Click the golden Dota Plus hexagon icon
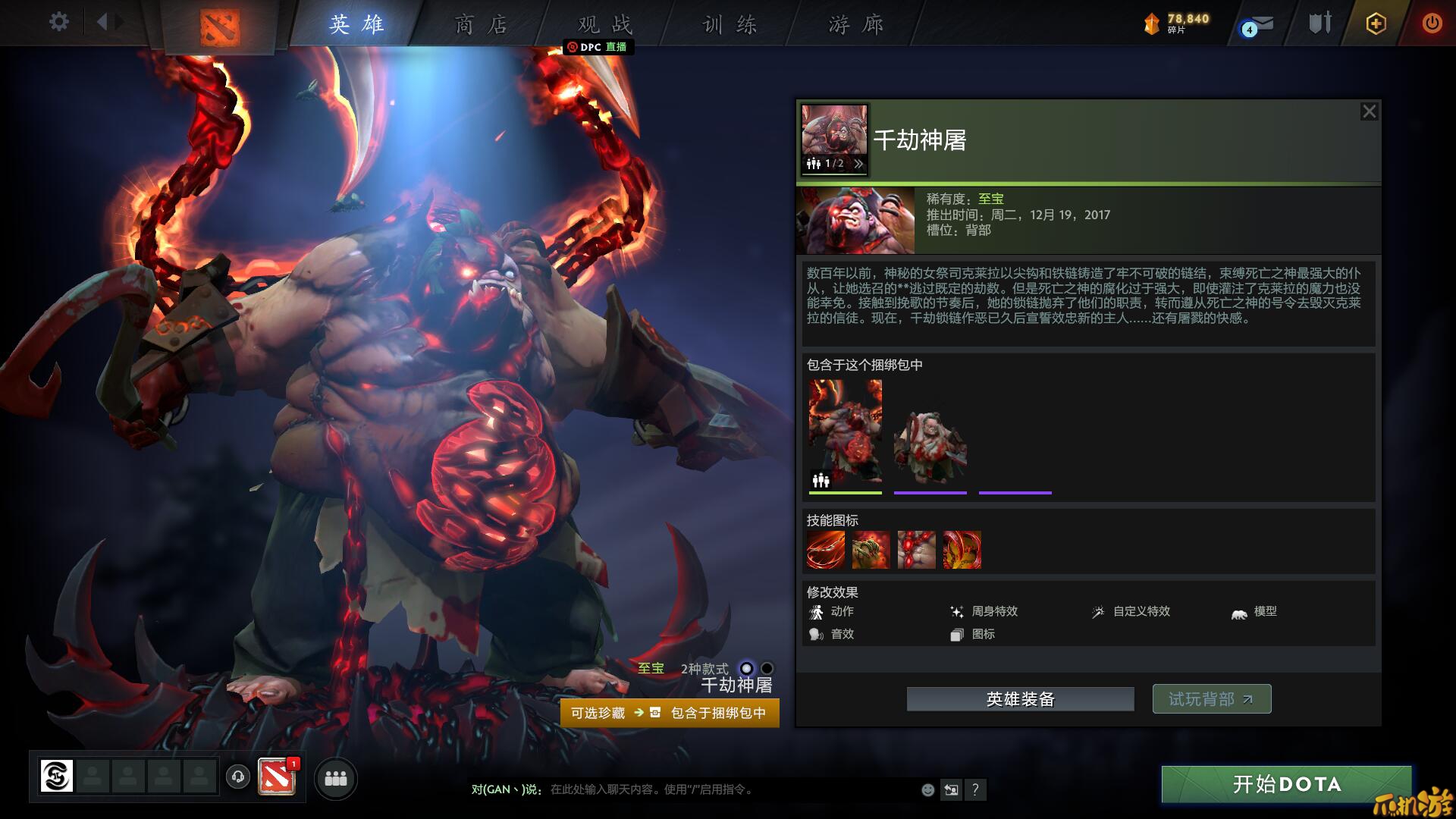The height and width of the screenshot is (819, 1456). (1375, 23)
